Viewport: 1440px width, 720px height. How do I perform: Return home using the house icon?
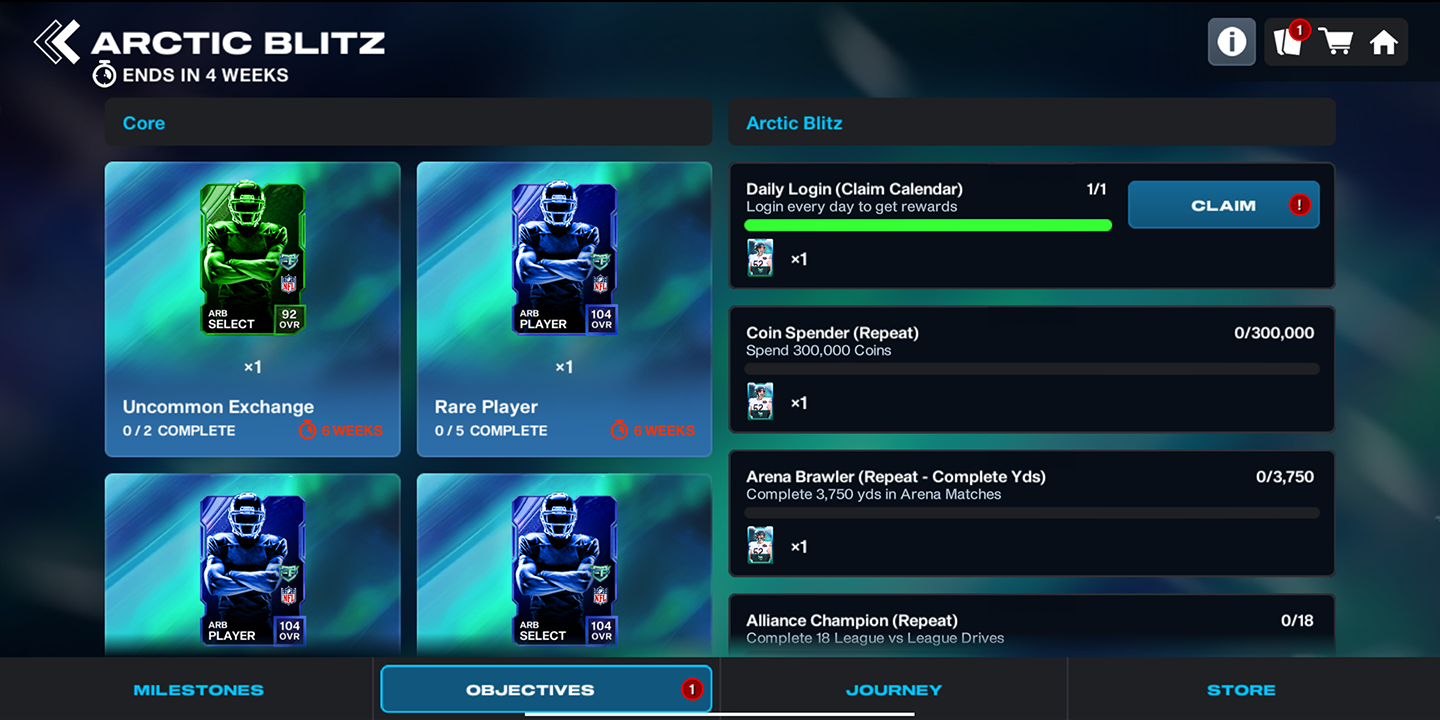[x=1386, y=41]
